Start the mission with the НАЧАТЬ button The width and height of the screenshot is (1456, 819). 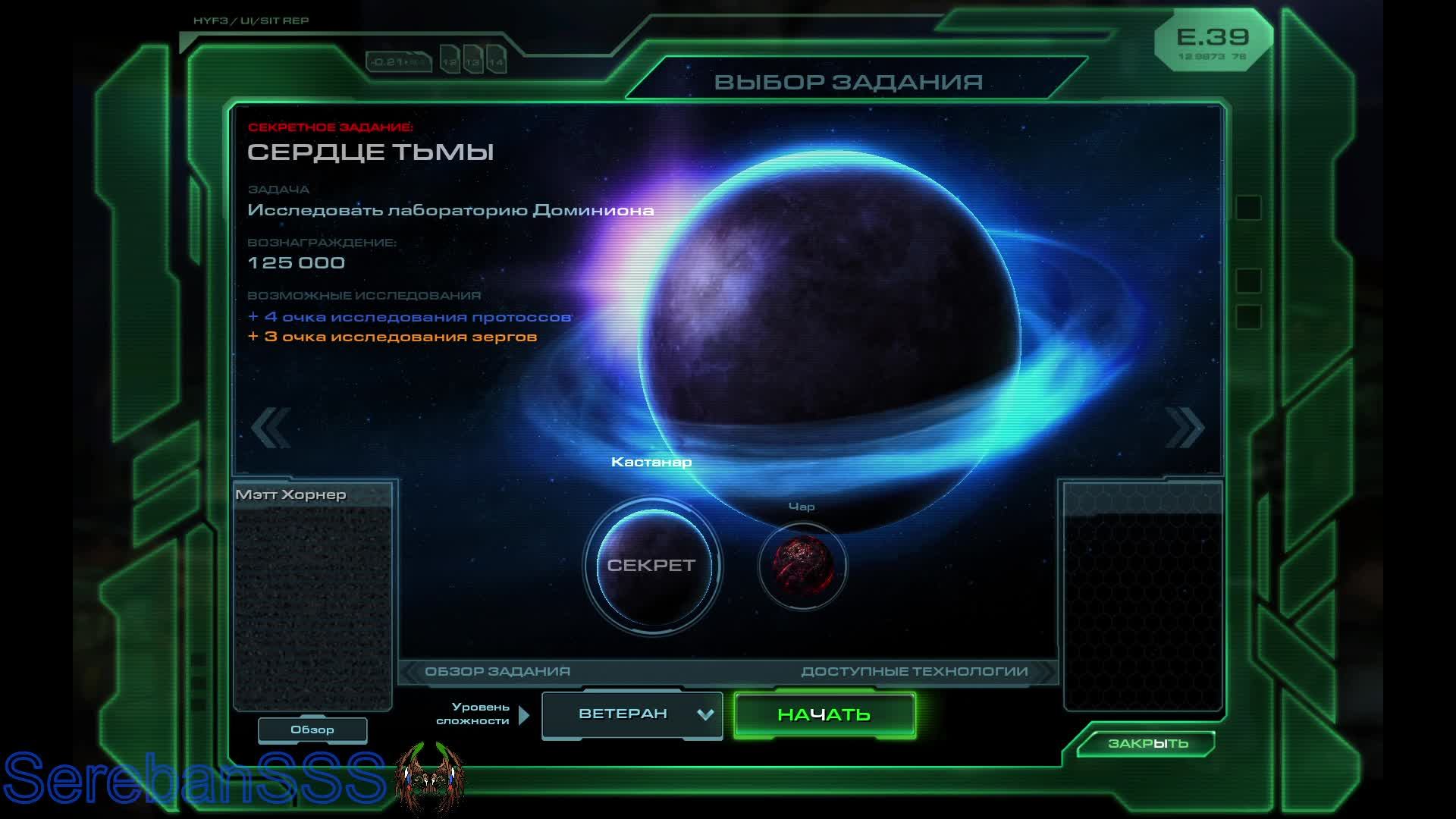(x=824, y=714)
